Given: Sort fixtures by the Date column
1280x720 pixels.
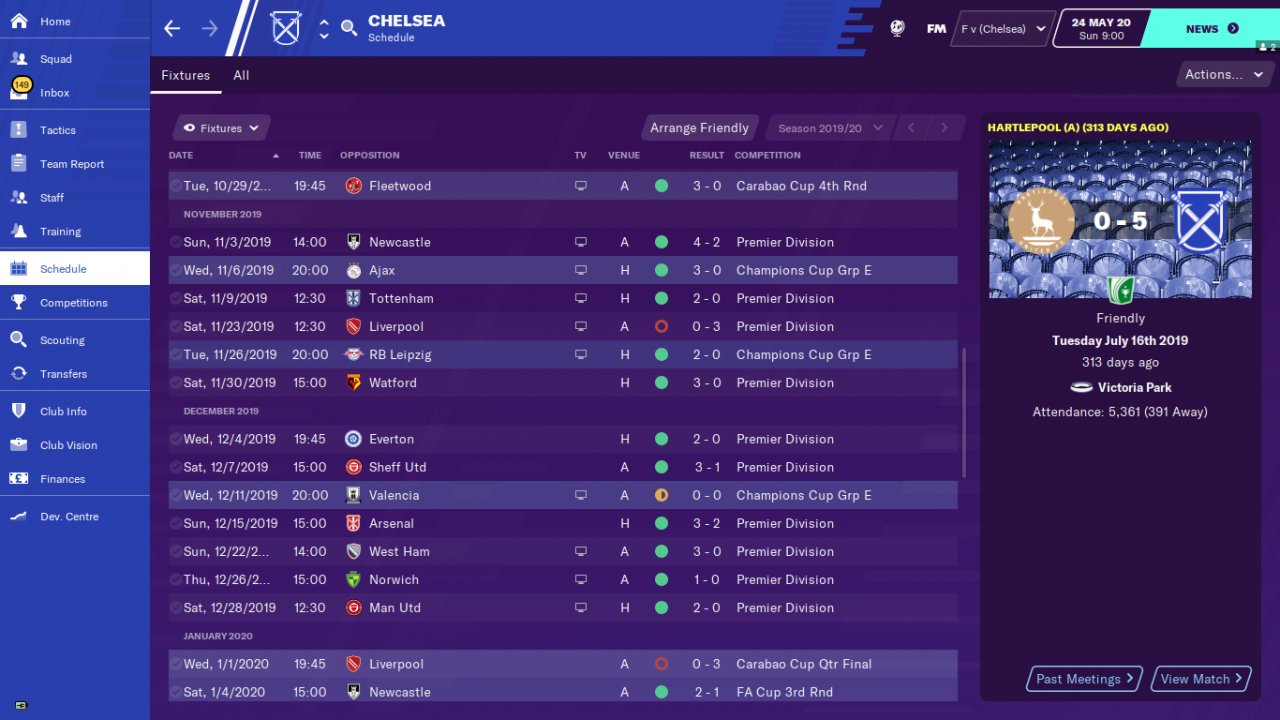Looking at the screenshot, I should click(181, 155).
